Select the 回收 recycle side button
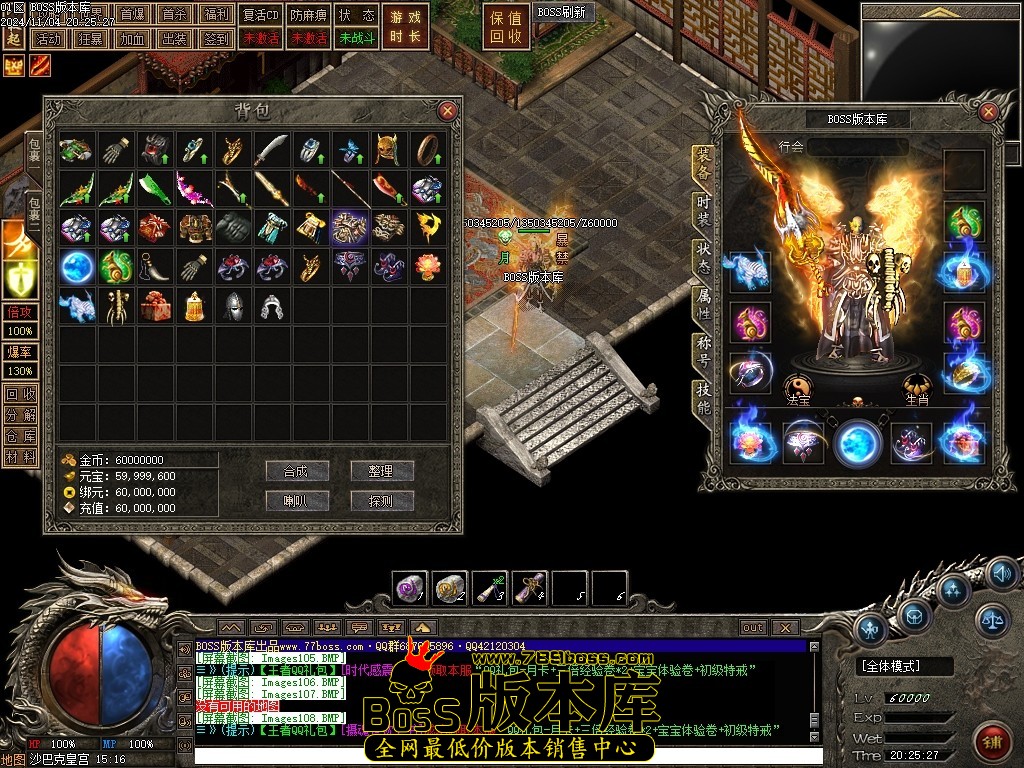 coord(19,393)
